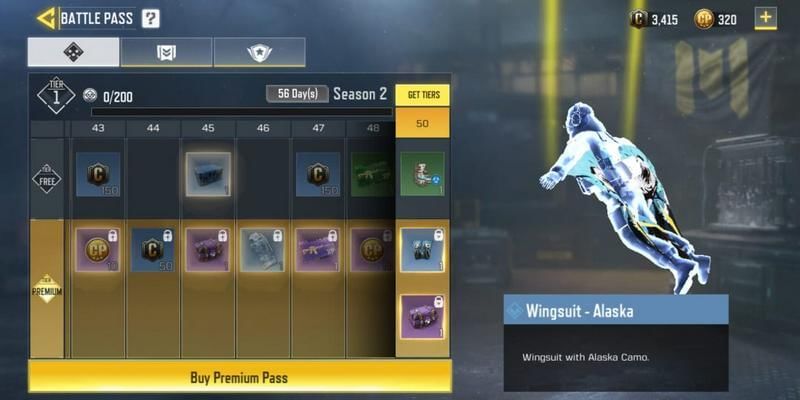Viewport: 800px width, 400px height.
Task: Add more CP with the plus button
Action: tap(765, 18)
